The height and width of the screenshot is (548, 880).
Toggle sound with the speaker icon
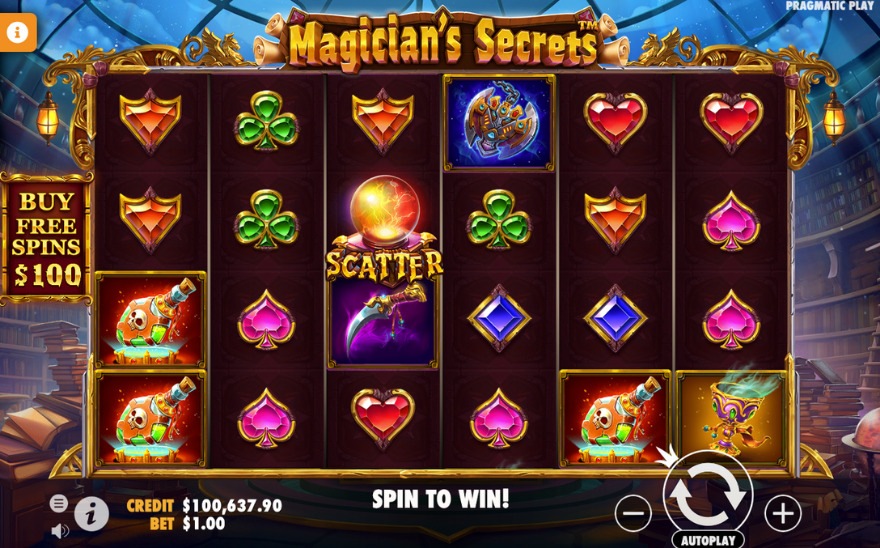(x=59, y=529)
